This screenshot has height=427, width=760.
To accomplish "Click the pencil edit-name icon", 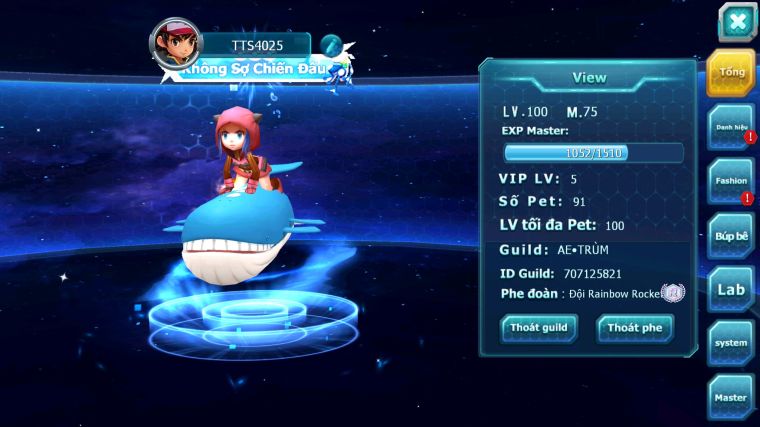I will click(x=332, y=46).
